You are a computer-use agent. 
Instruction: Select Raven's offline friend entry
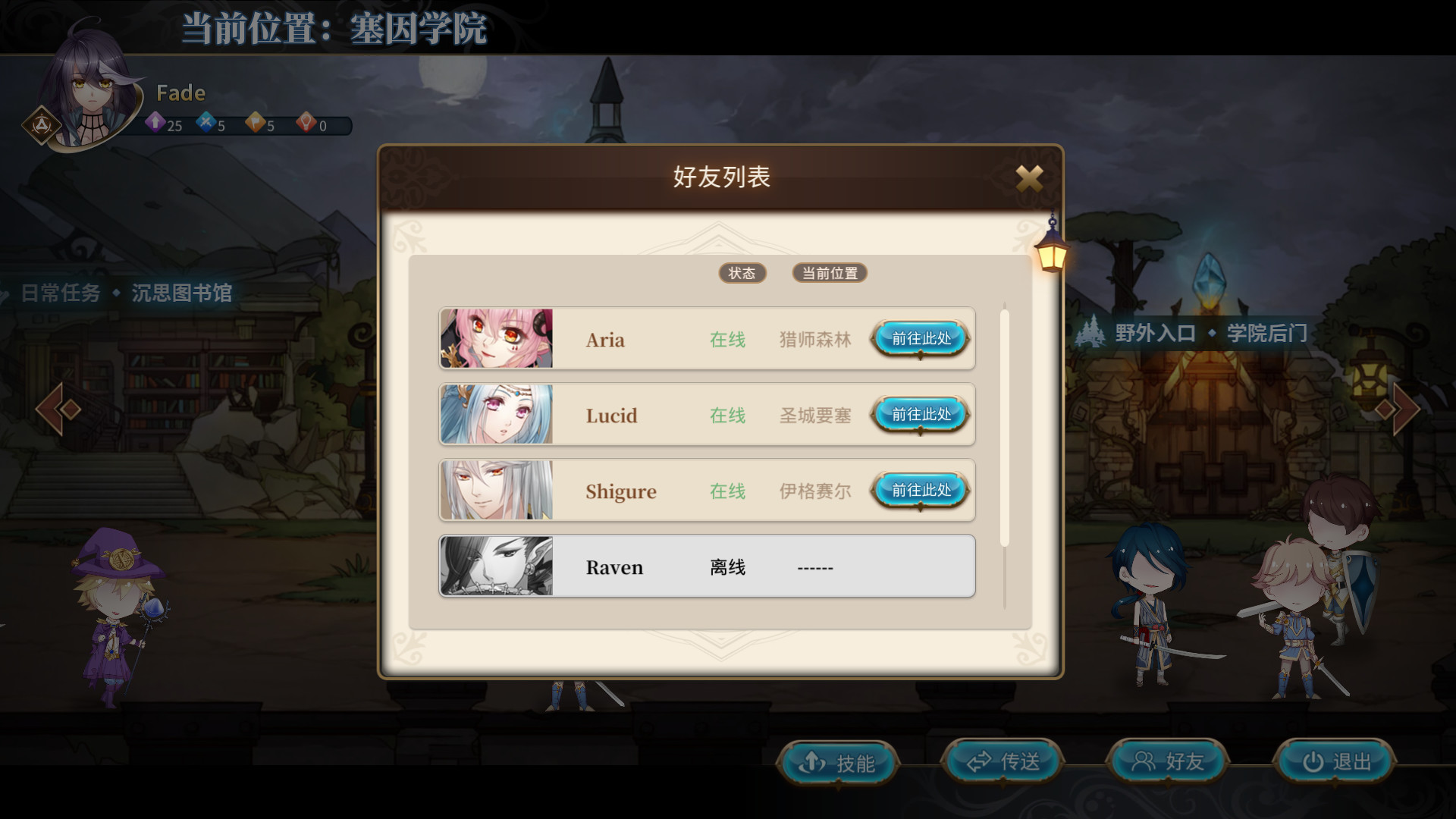[705, 566]
